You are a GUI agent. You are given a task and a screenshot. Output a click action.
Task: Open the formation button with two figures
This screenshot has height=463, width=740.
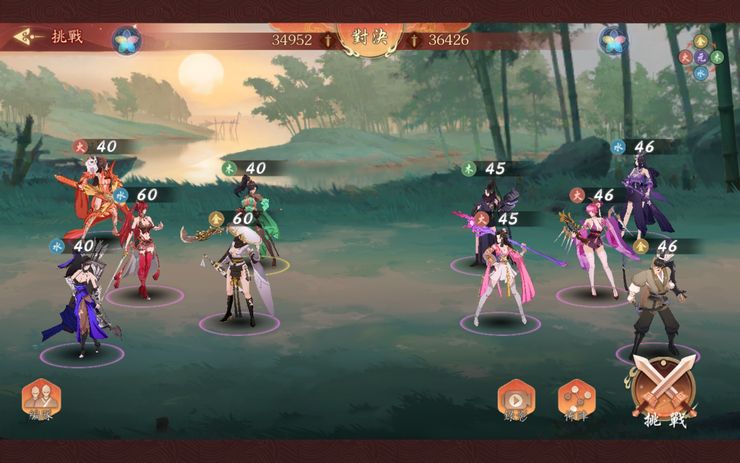tap(41, 399)
